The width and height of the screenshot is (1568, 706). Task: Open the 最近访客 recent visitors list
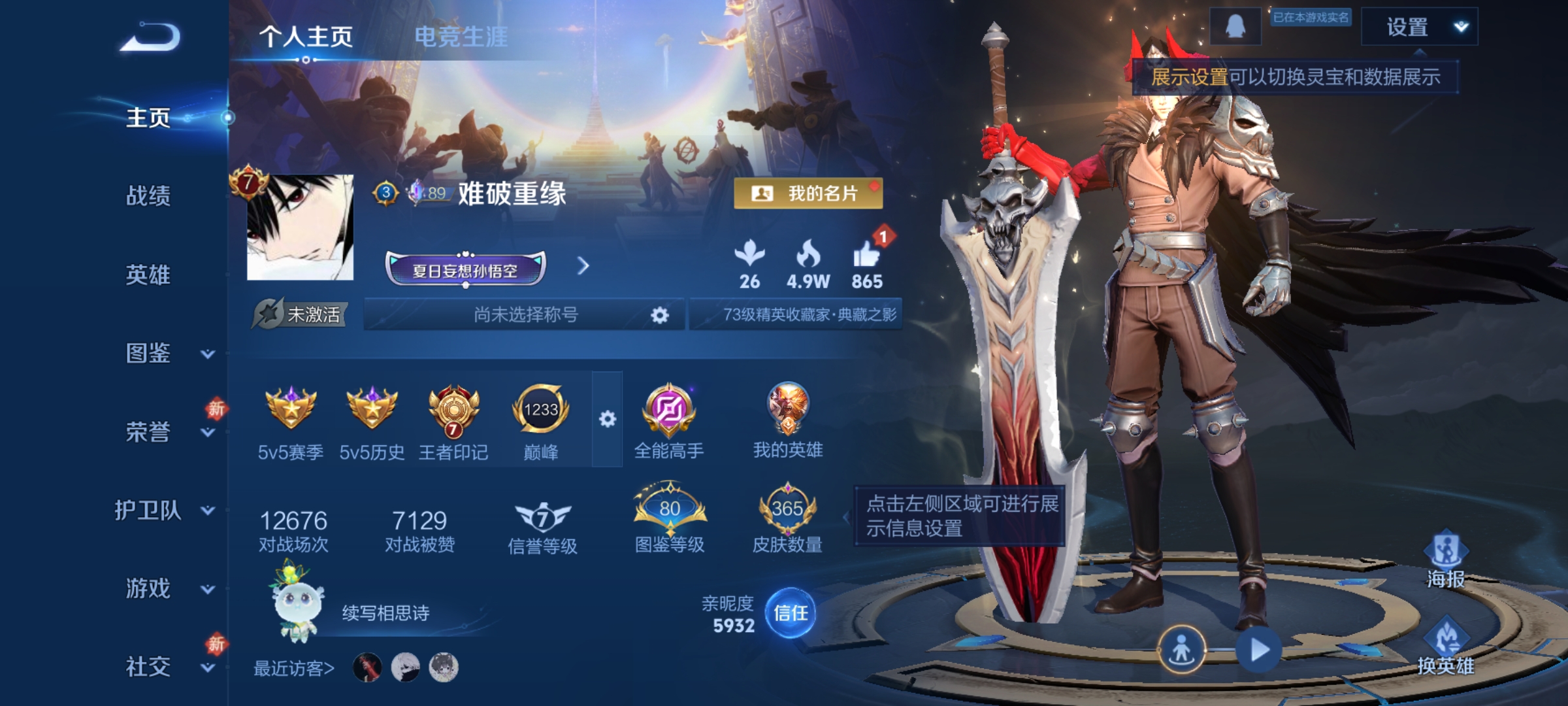tap(292, 668)
